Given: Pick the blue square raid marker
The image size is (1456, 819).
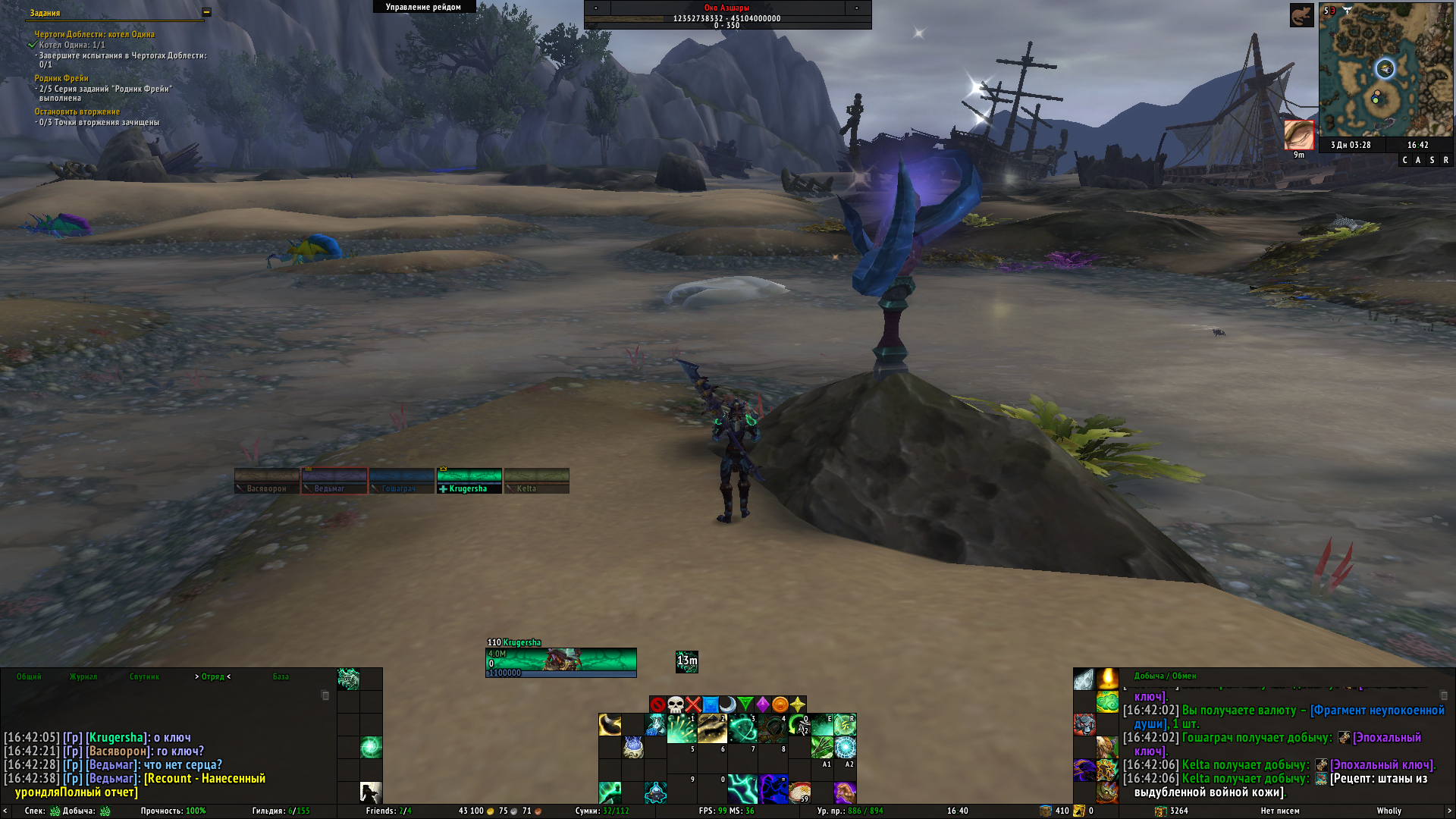Looking at the screenshot, I should [711, 704].
